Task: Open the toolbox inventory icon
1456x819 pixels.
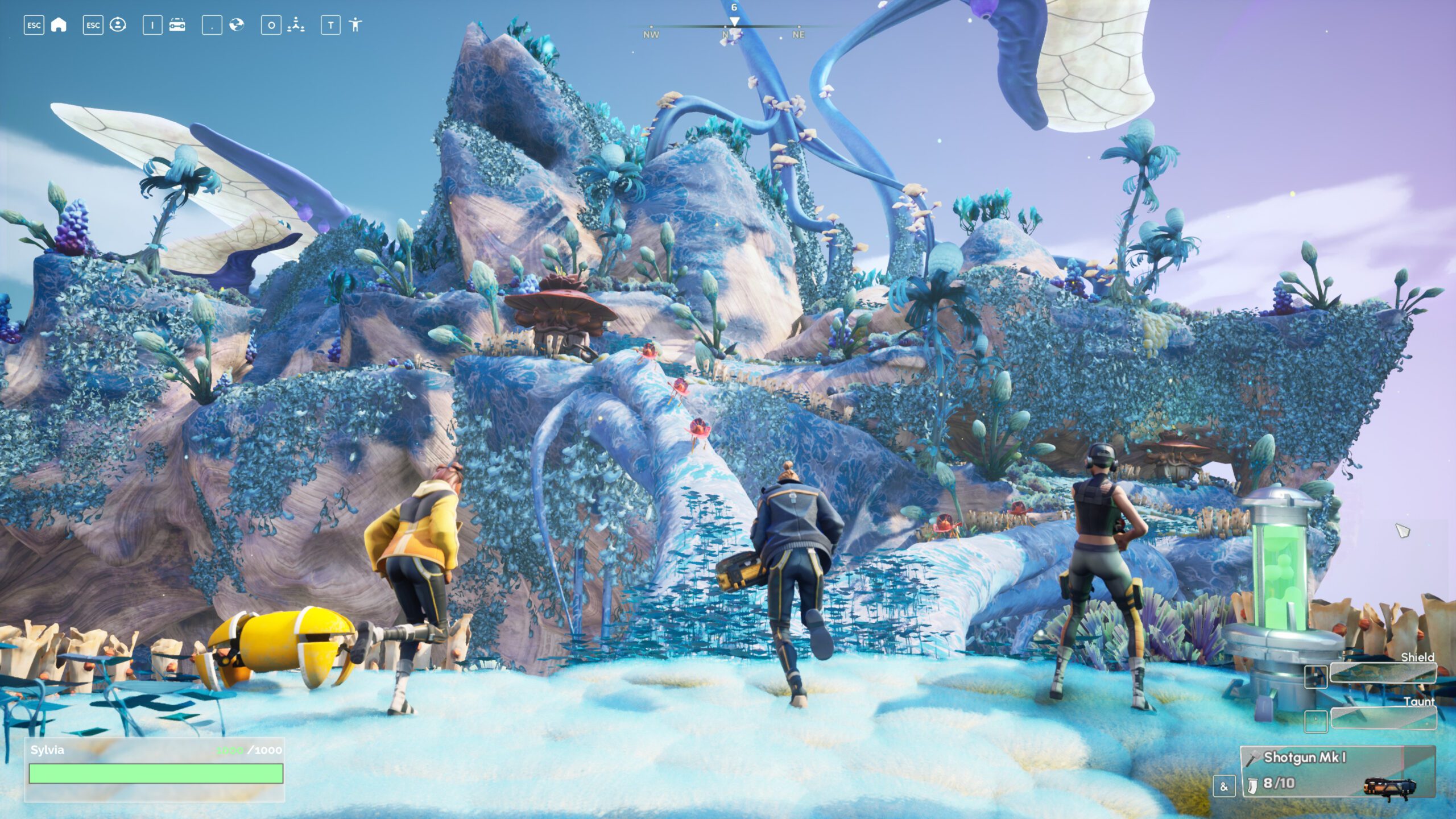Action: [177, 25]
